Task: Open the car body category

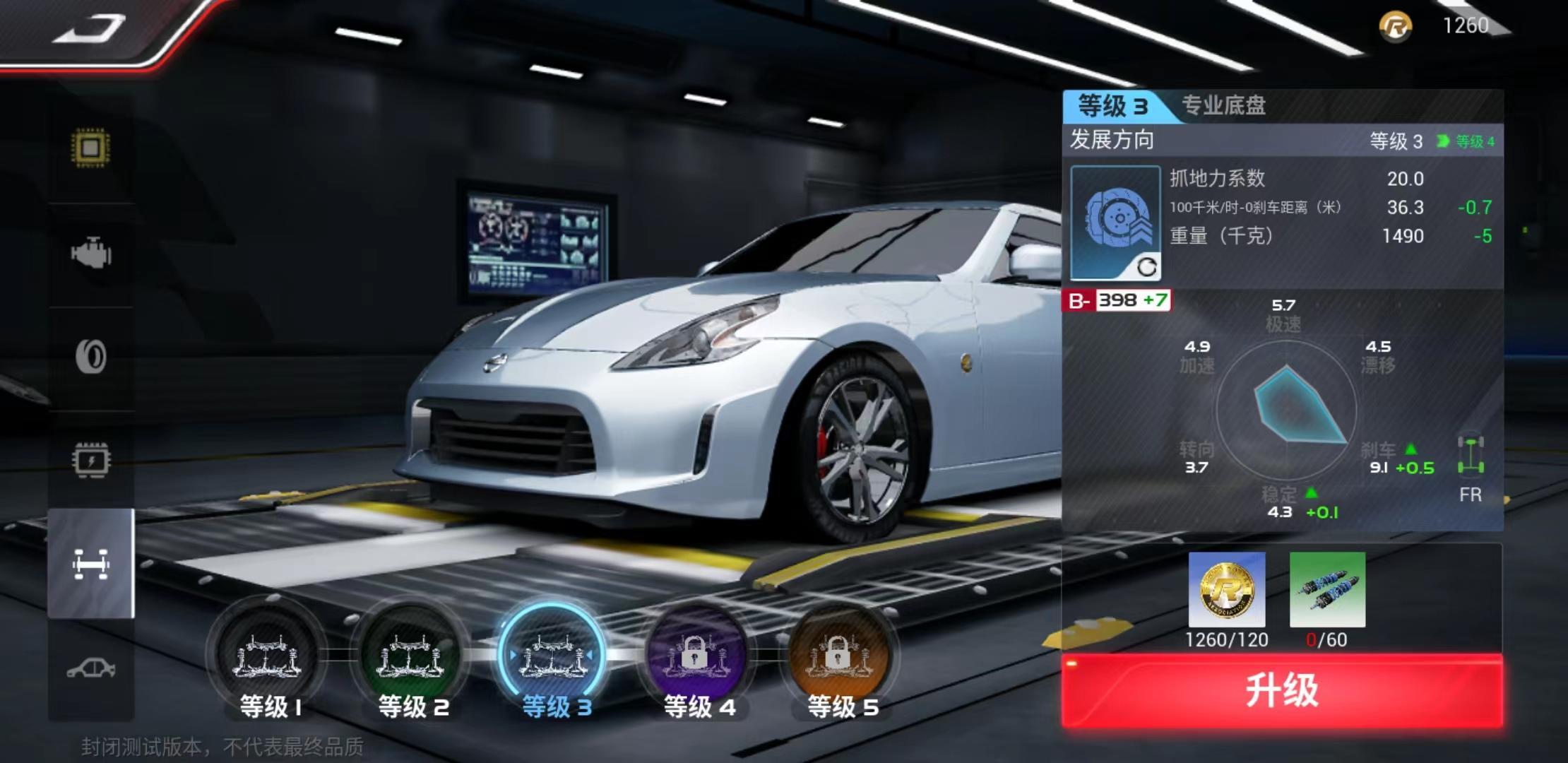Action: tap(91, 668)
